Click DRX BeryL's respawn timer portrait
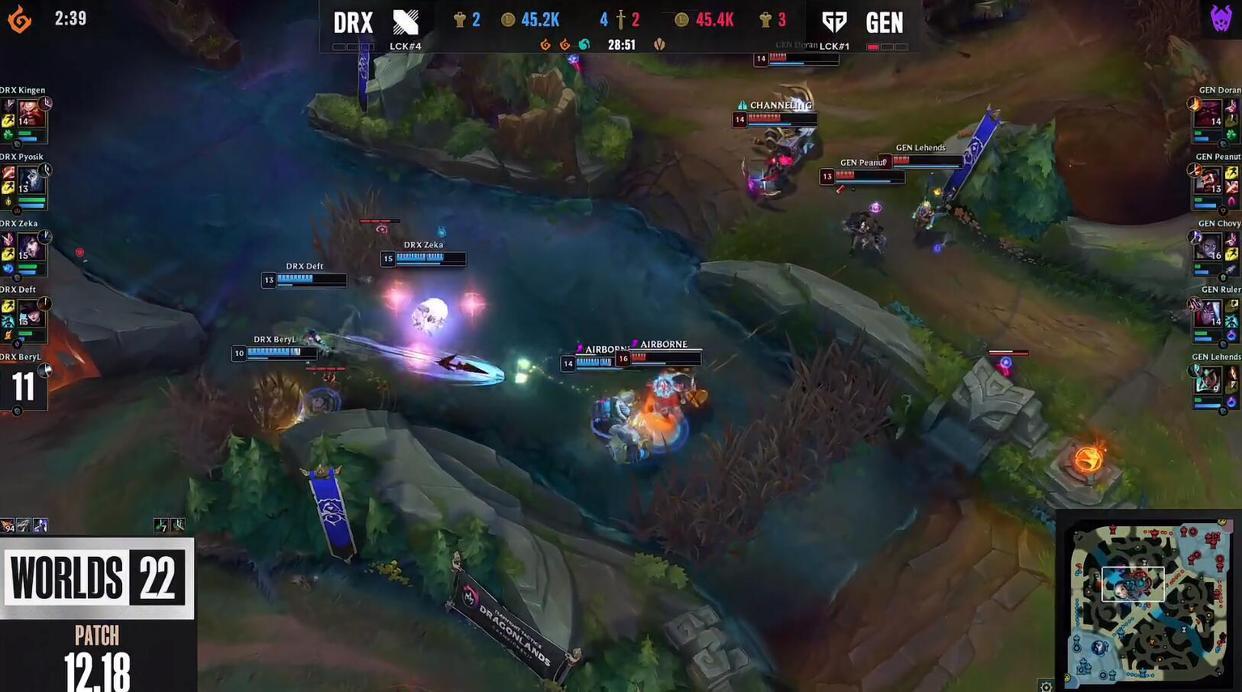This screenshot has width=1242, height=692. coord(24,386)
